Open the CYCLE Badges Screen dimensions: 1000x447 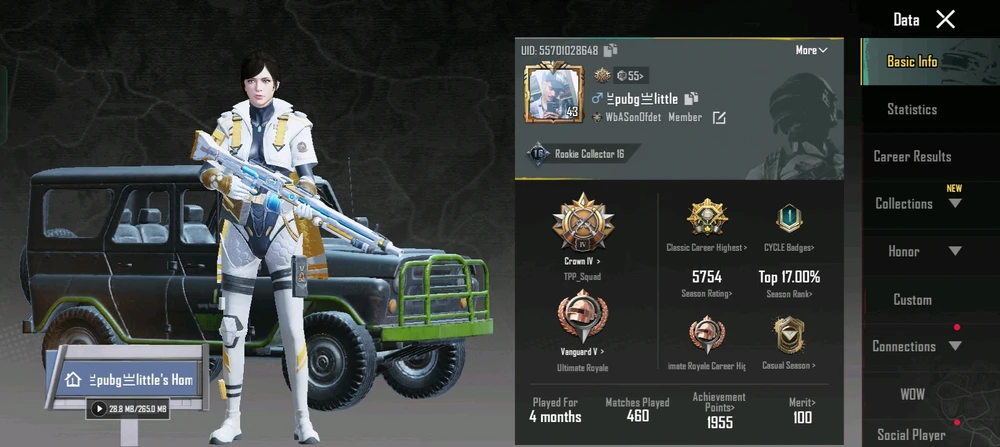click(789, 222)
